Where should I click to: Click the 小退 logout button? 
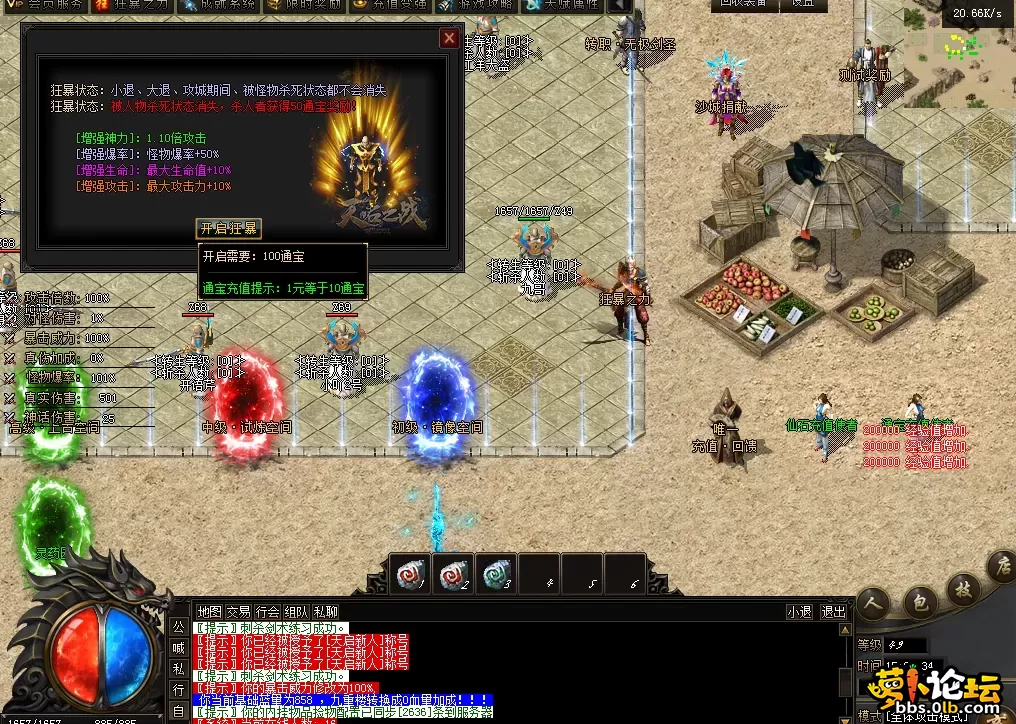coord(799,611)
